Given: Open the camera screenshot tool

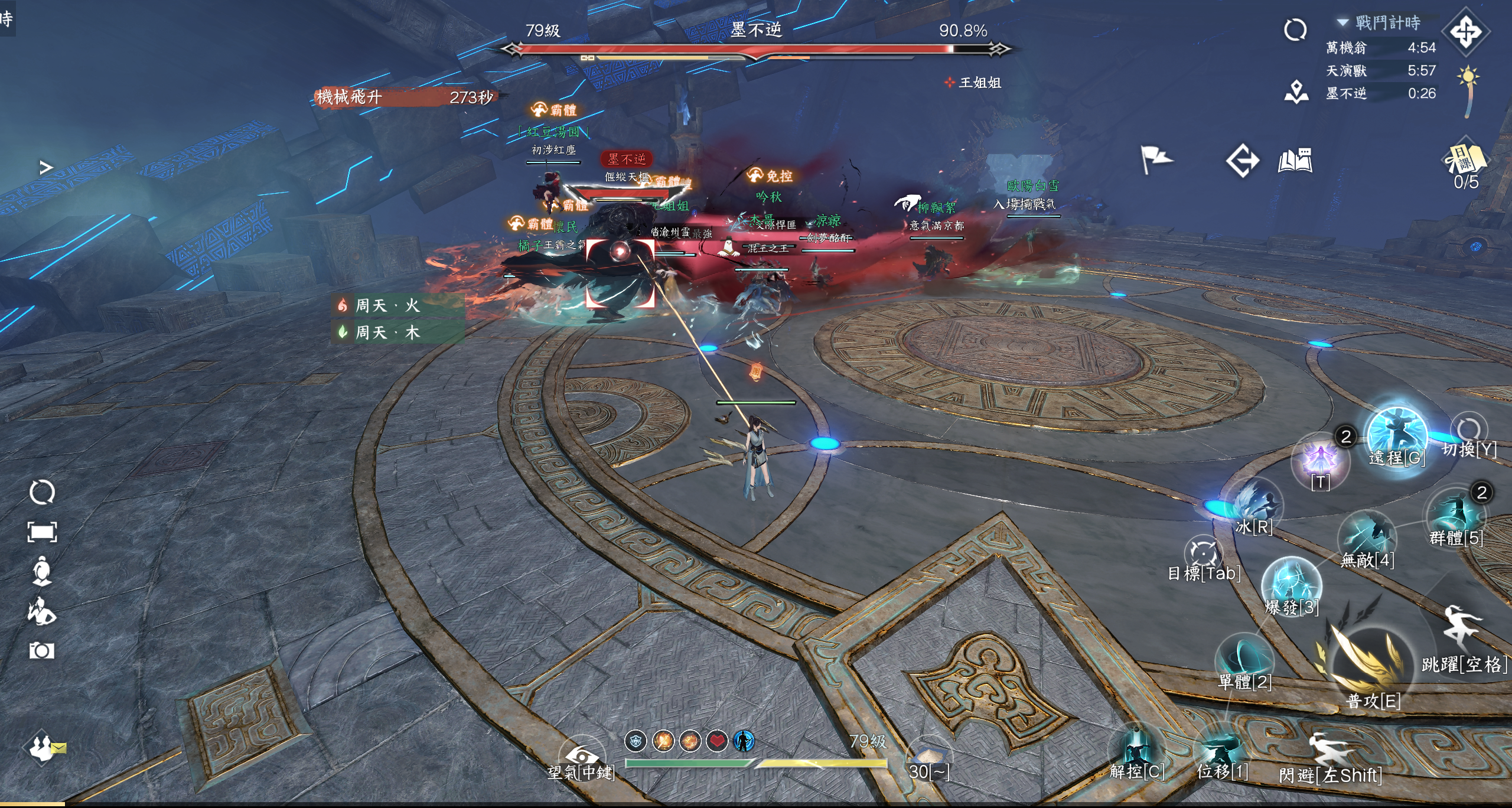Looking at the screenshot, I should 42,651.
